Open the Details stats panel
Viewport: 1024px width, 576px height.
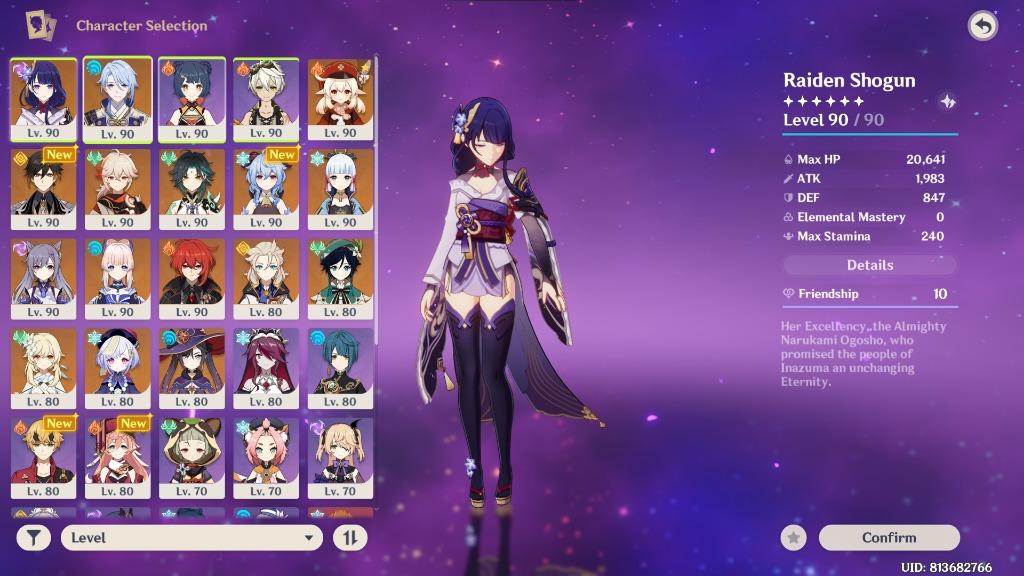click(x=870, y=265)
